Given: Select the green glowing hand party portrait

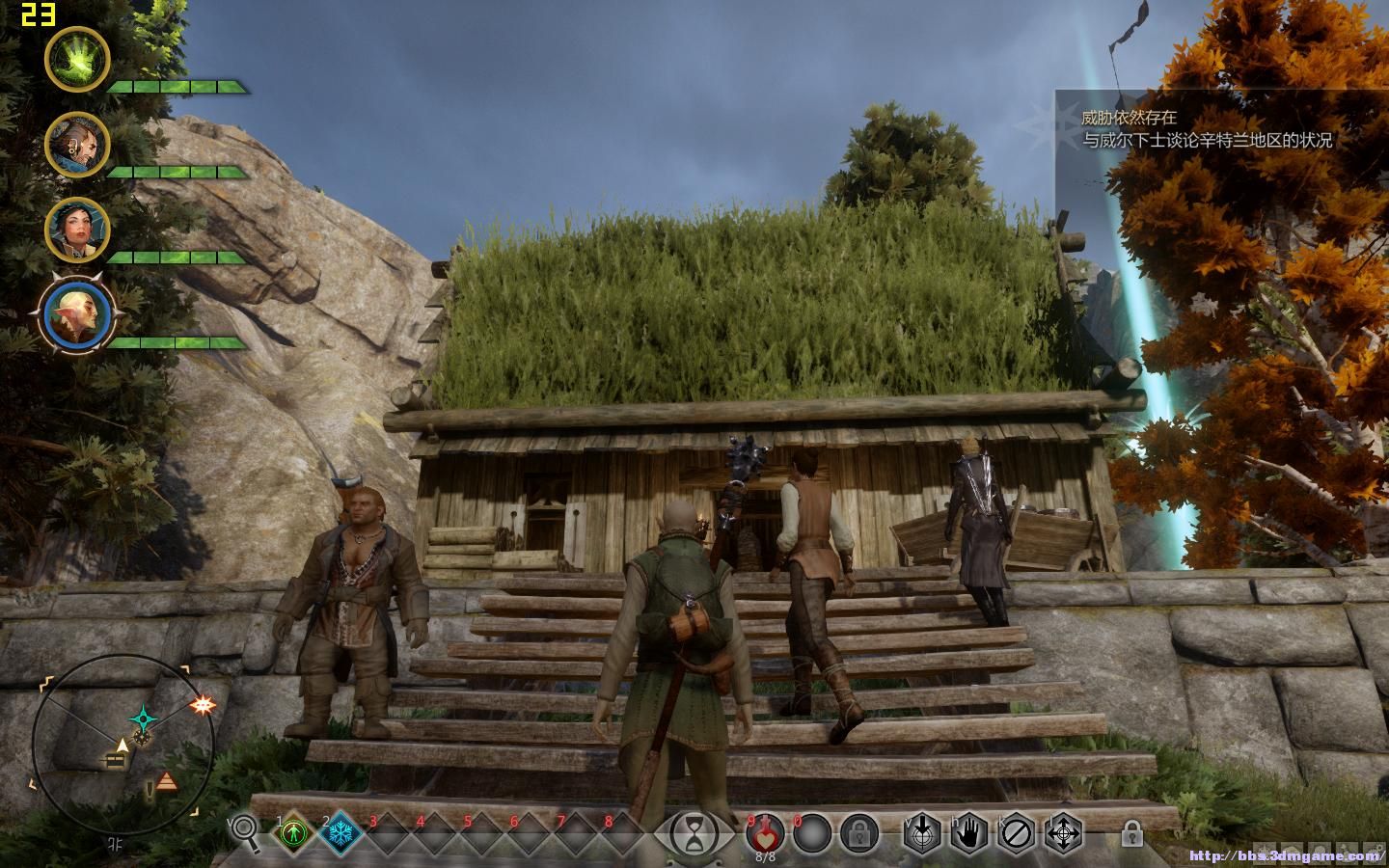Looking at the screenshot, I should pos(77,59).
